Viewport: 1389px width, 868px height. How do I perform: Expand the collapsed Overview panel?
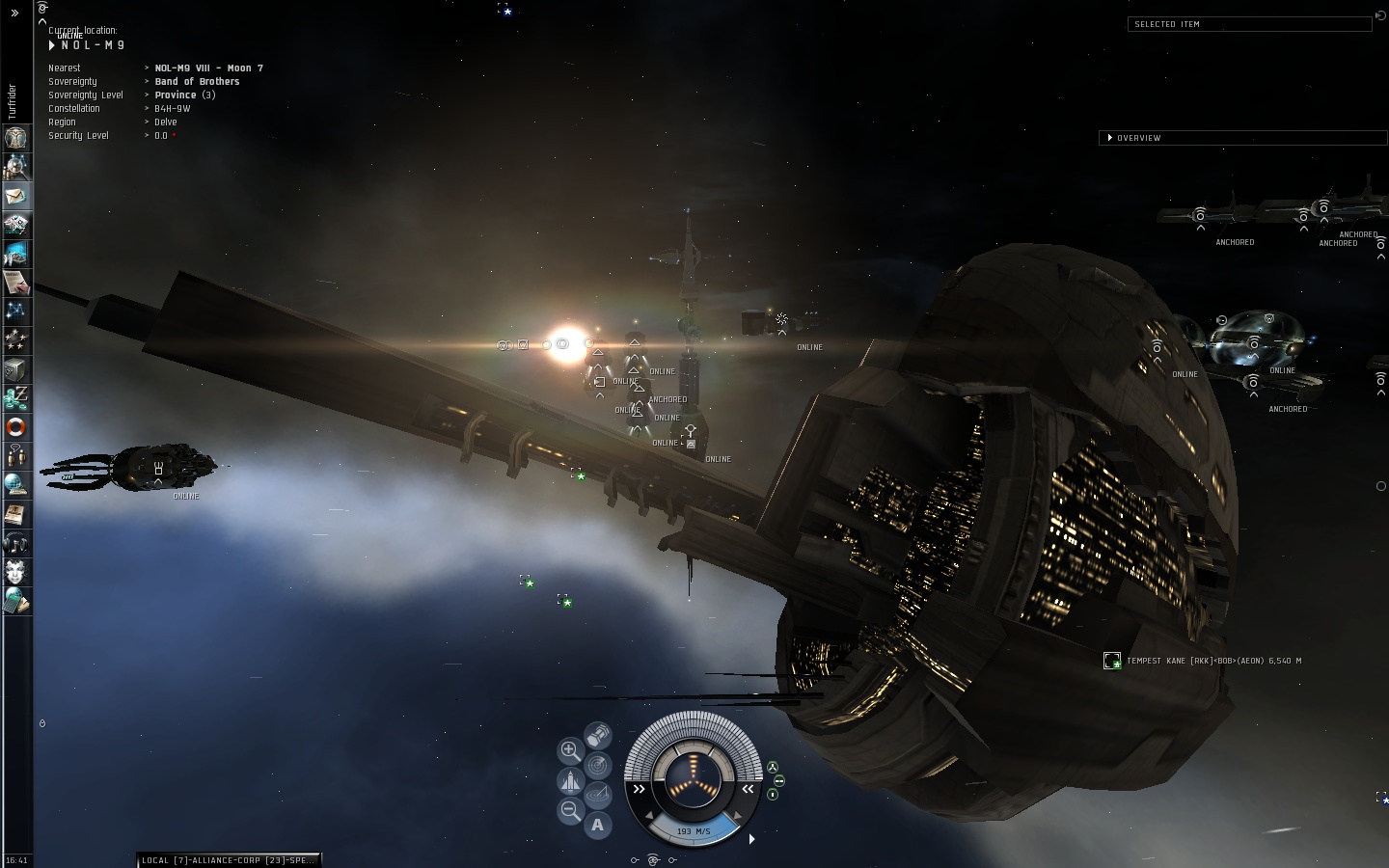click(x=1110, y=138)
